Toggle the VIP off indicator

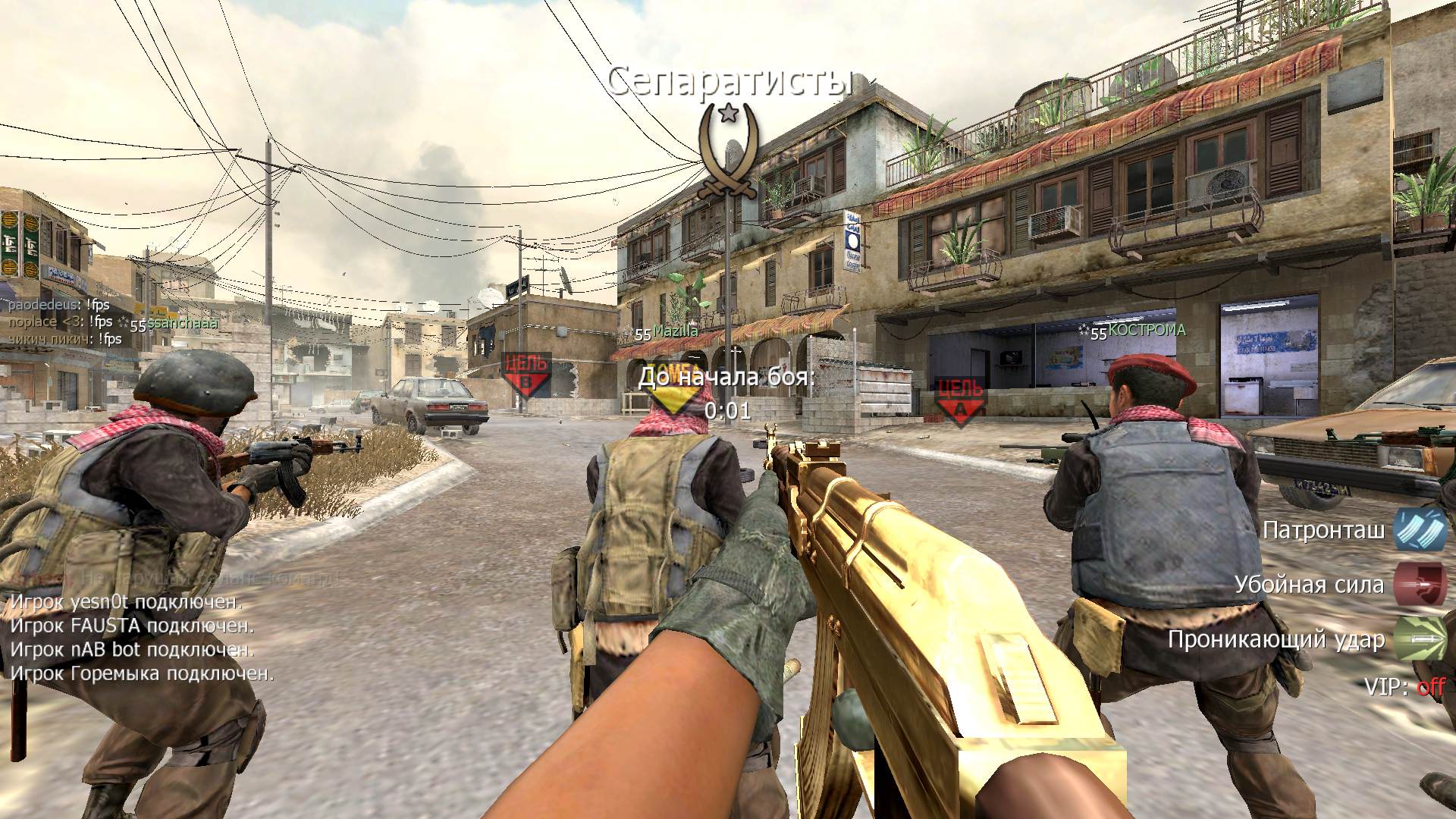1430,687
